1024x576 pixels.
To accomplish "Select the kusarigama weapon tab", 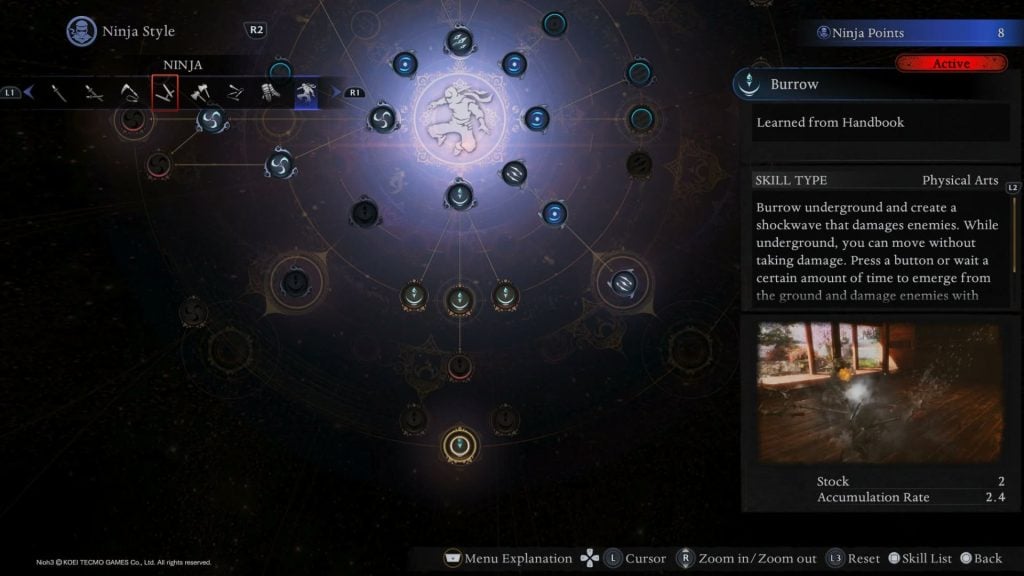I will click(x=131, y=93).
